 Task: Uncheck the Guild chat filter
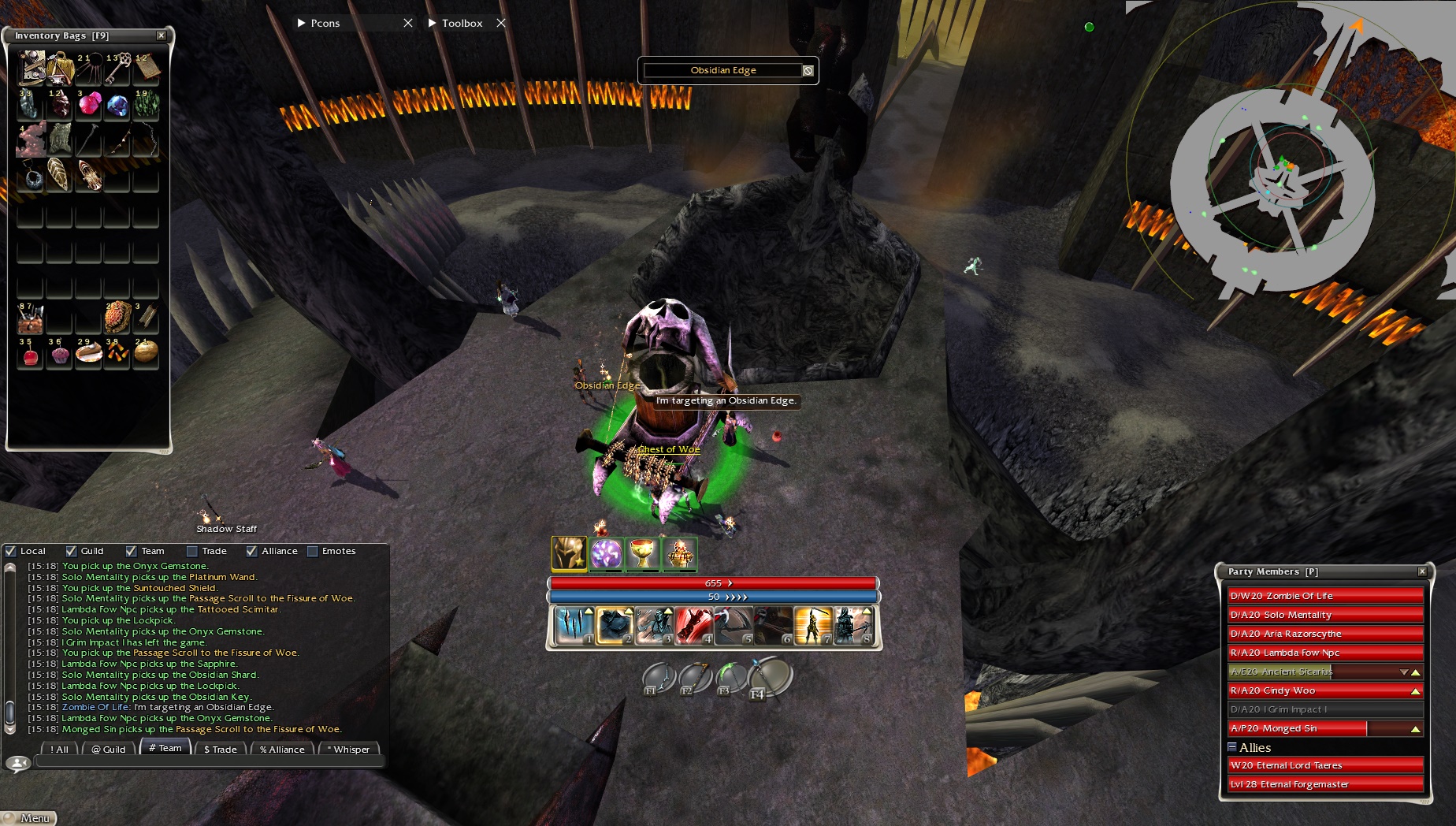pyautogui.click(x=72, y=551)
